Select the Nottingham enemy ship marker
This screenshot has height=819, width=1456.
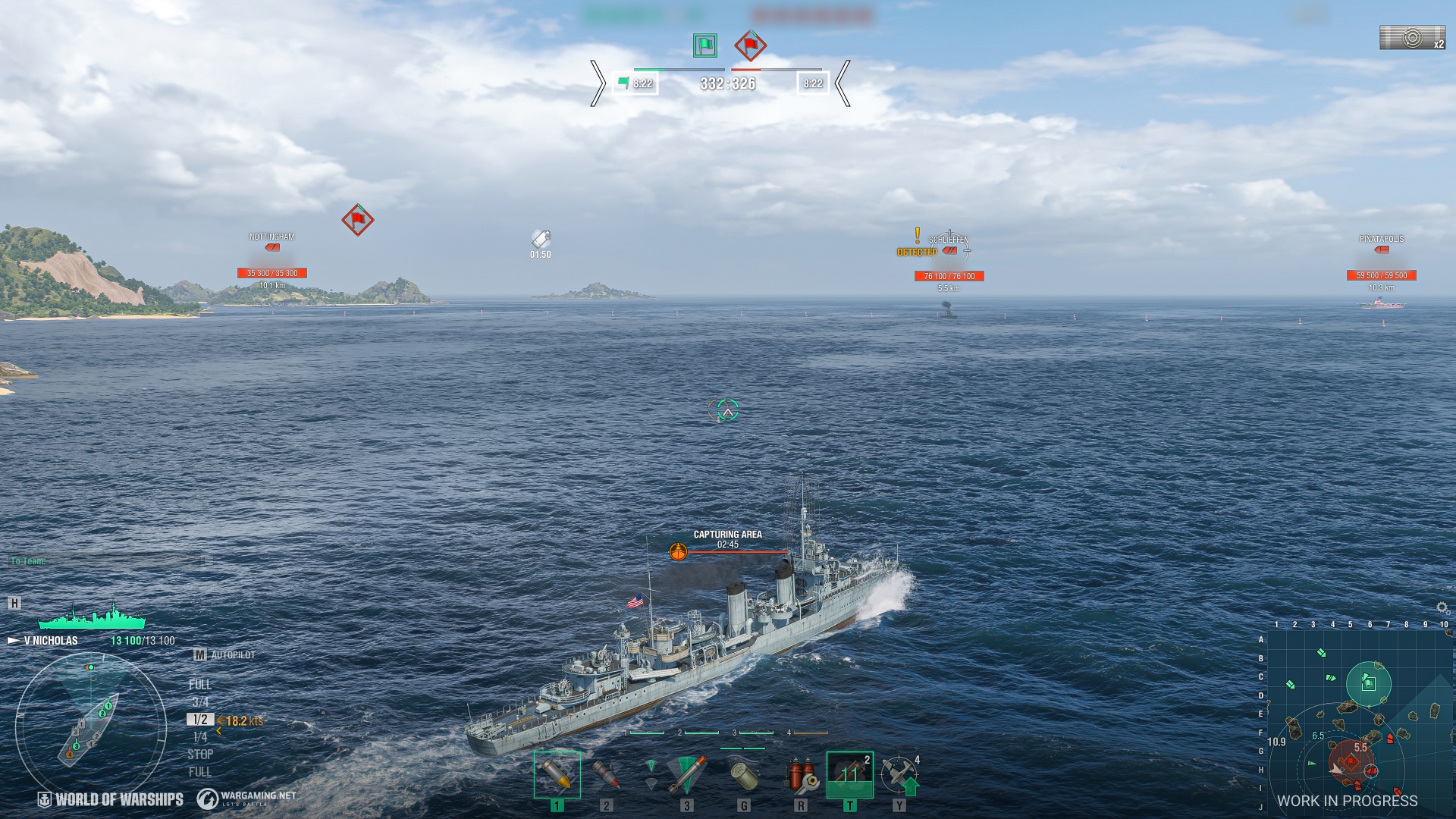pos(271,247)
